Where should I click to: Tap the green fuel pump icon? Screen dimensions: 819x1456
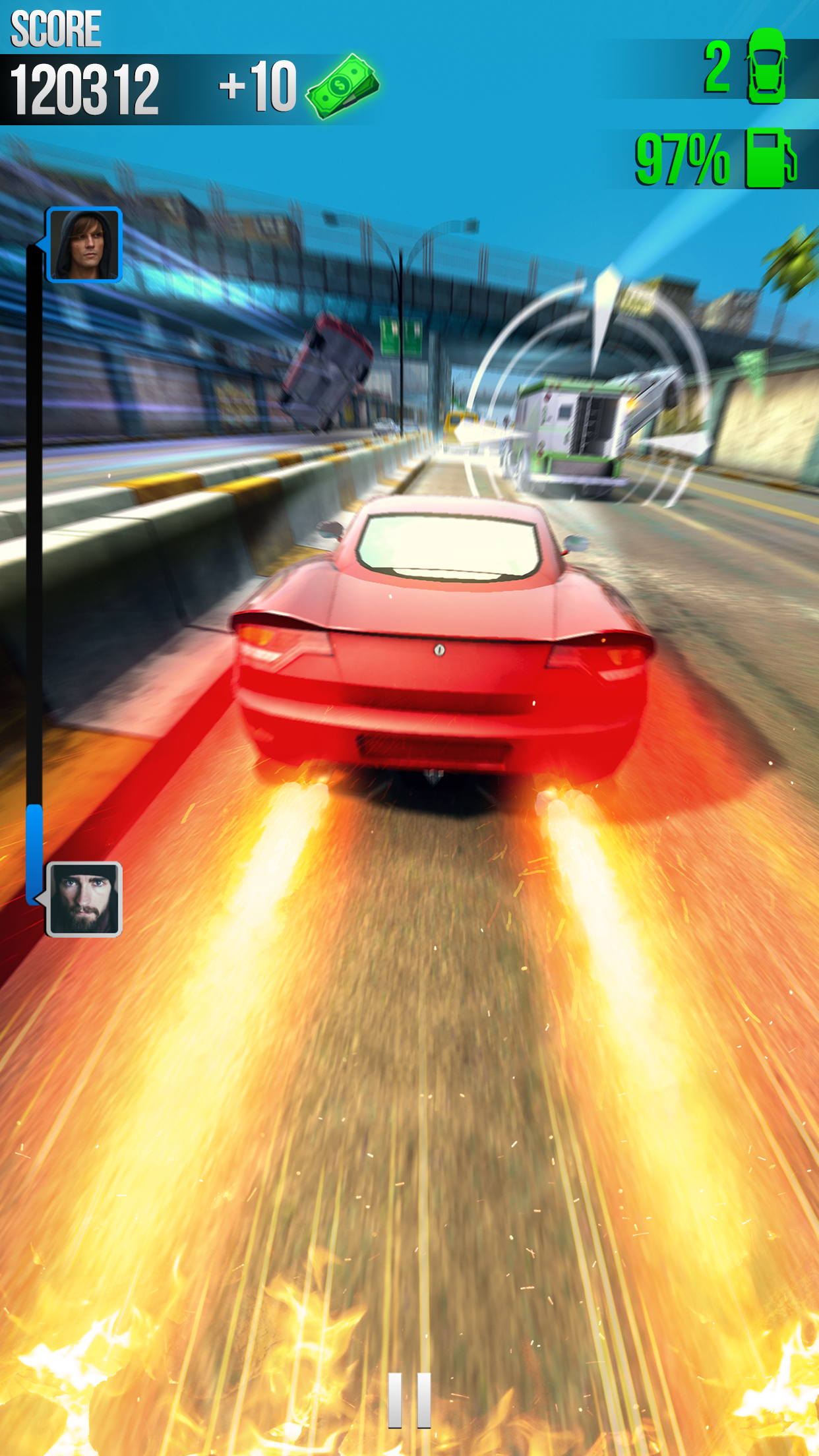pos(770,159)
